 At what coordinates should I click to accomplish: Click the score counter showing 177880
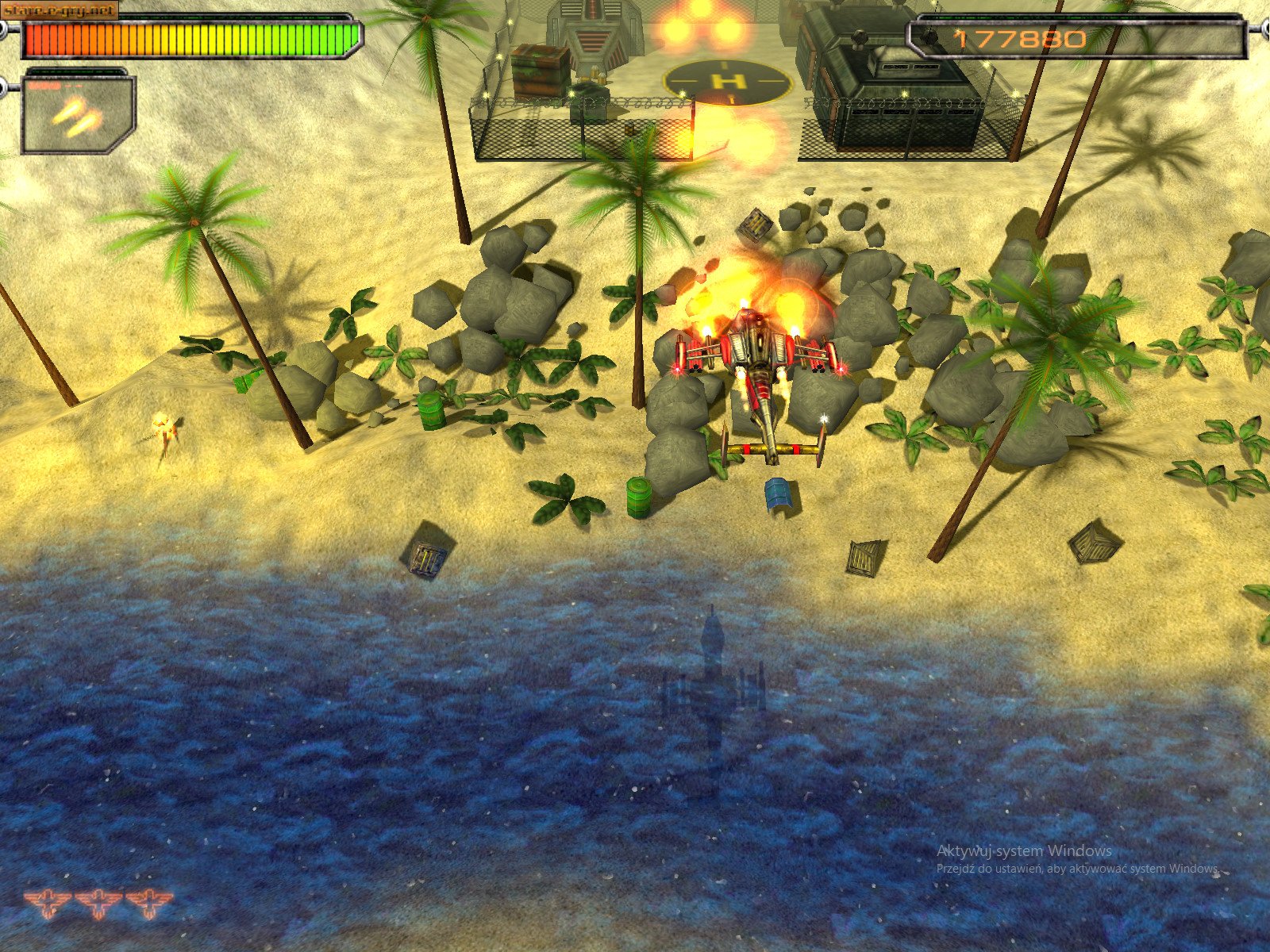point(1018,40)
